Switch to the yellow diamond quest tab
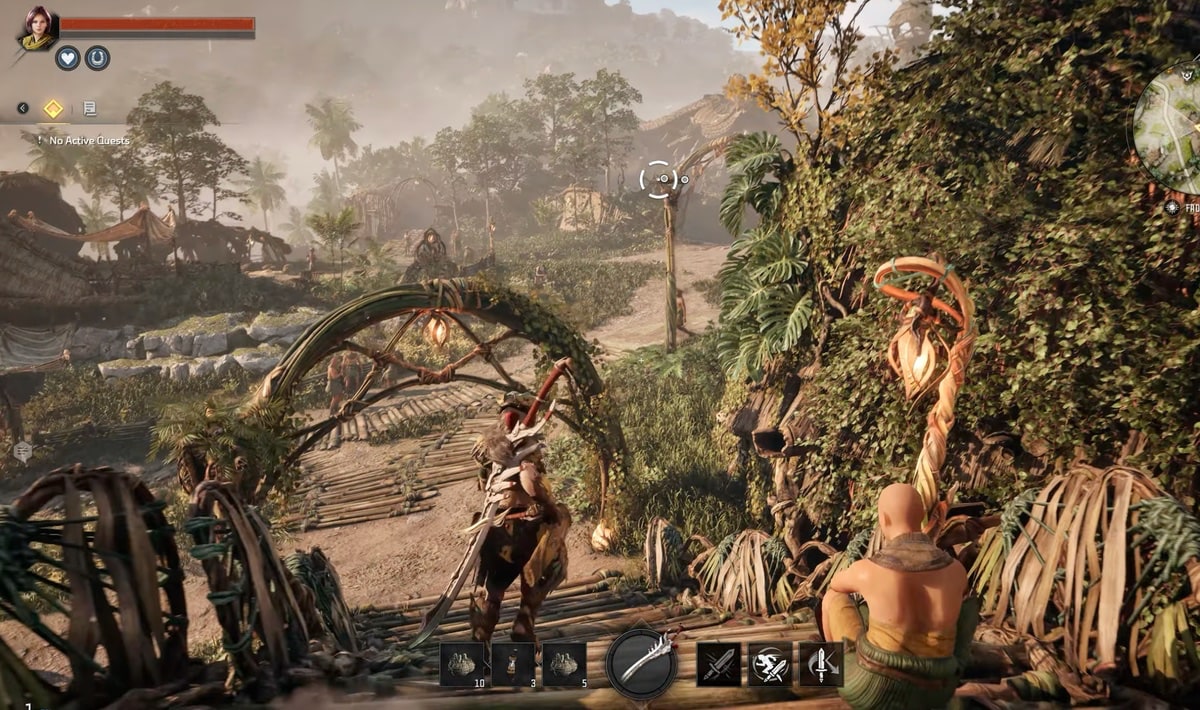 53,108
